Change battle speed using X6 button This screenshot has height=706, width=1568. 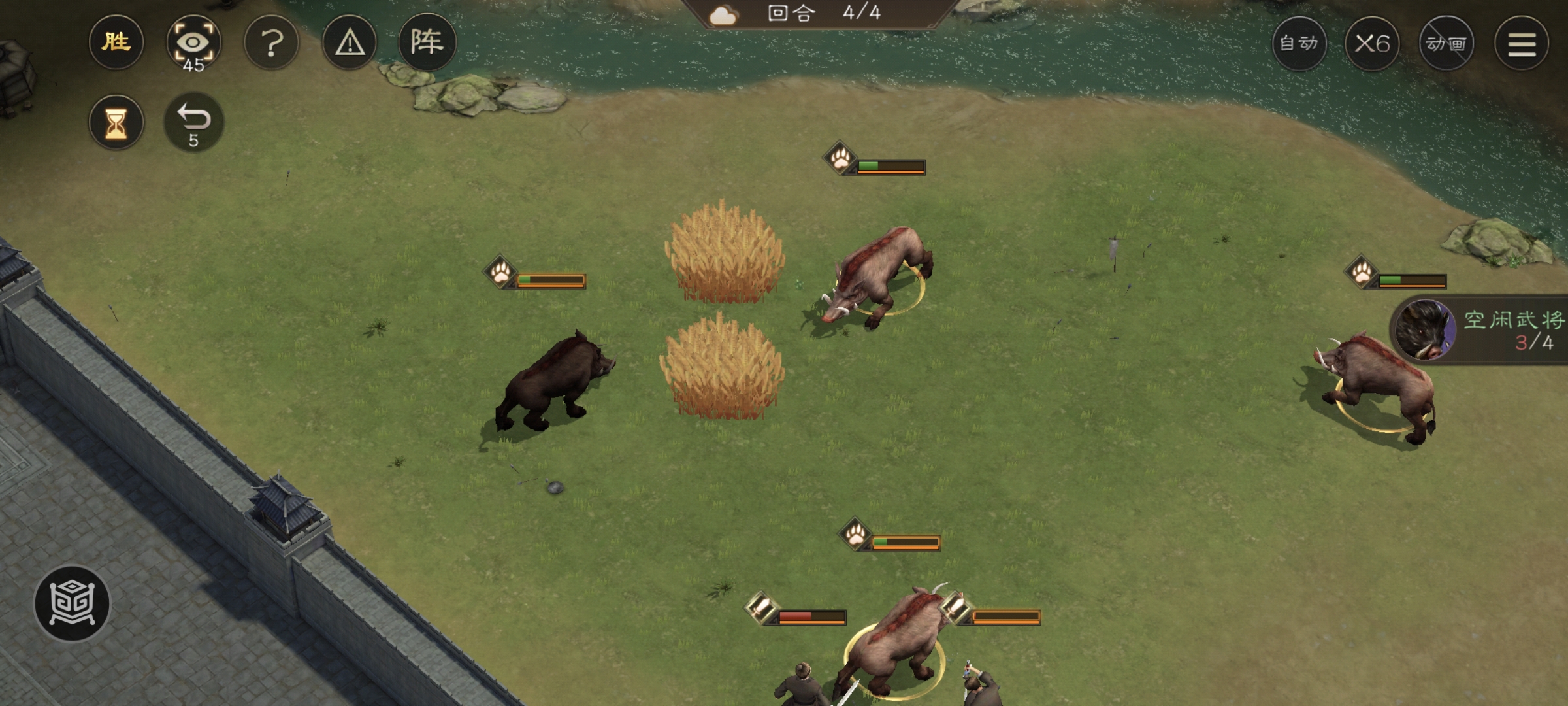[x=1372, y=44]
